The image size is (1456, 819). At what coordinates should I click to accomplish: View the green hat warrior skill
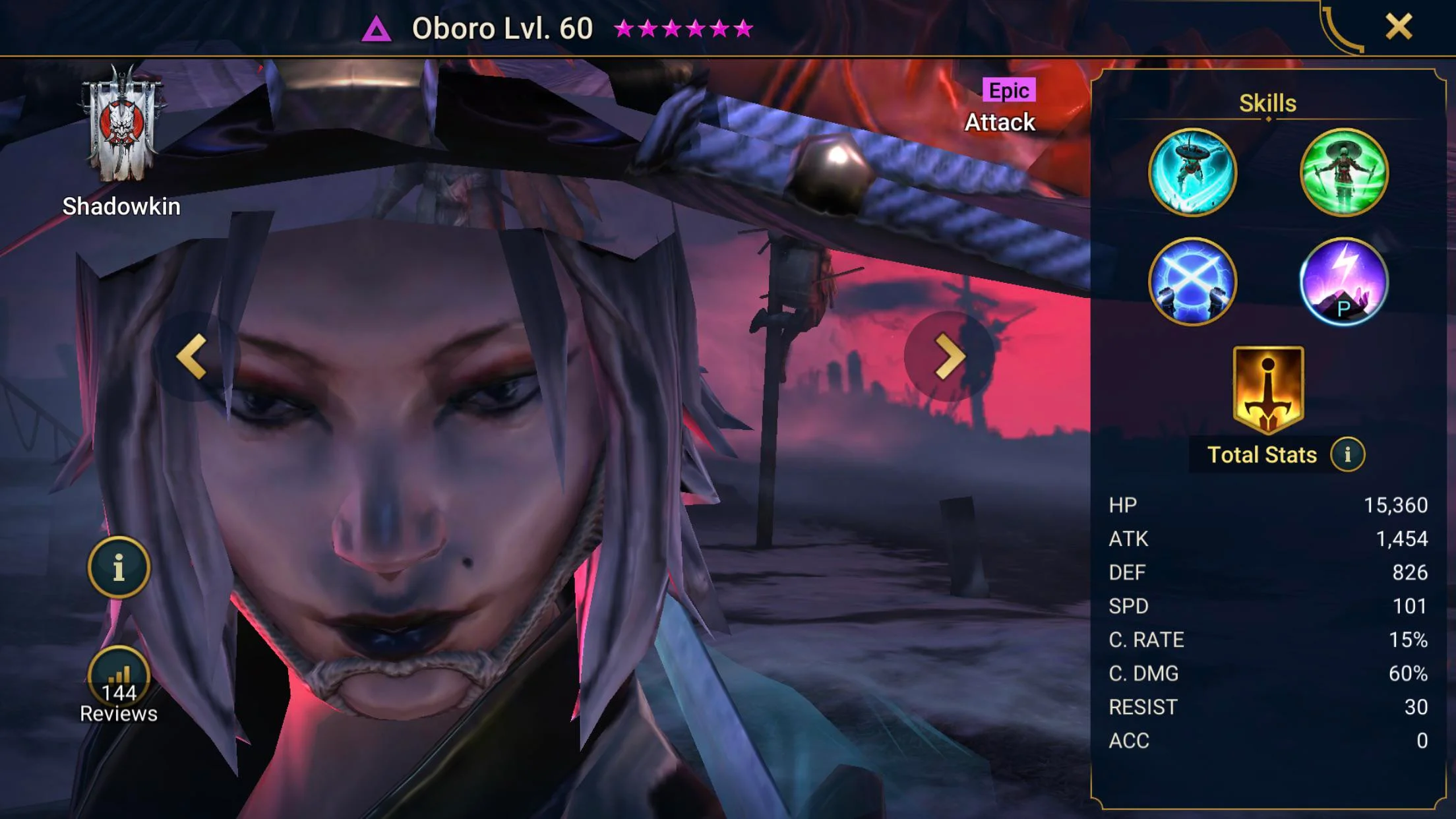coord(1344,173)
